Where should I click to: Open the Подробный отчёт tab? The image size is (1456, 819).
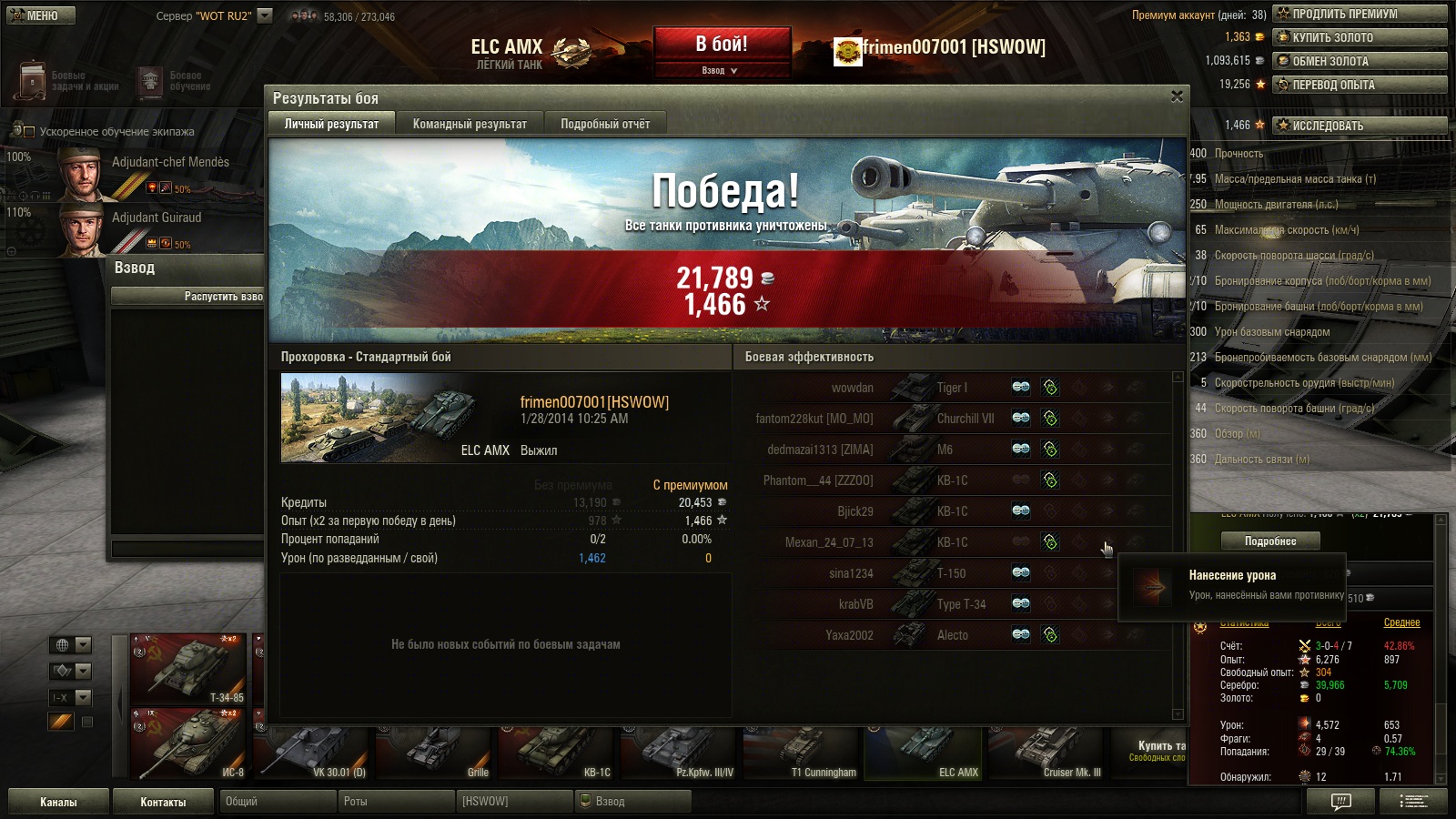605,124
